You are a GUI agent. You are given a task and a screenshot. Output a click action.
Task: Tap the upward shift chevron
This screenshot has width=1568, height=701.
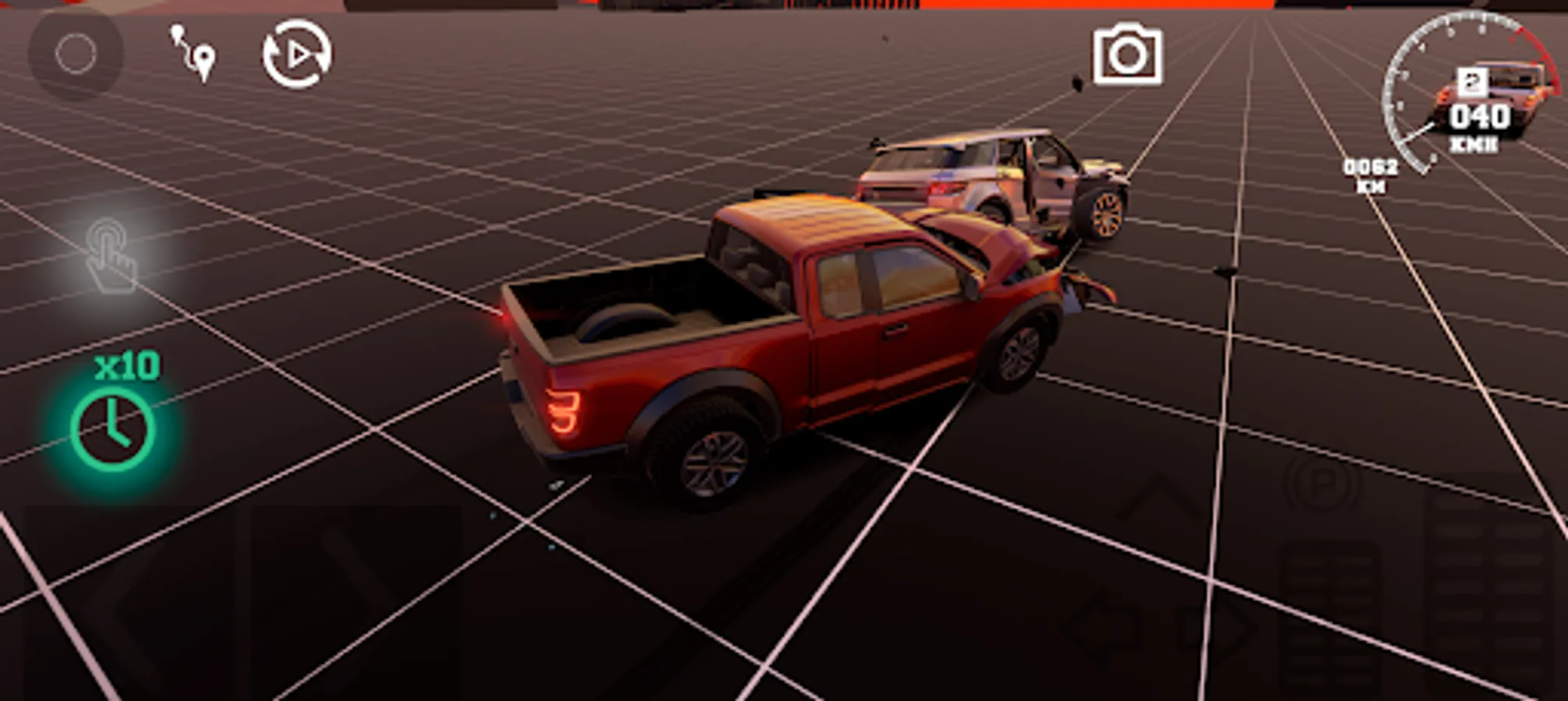[x=1157, y=495]
